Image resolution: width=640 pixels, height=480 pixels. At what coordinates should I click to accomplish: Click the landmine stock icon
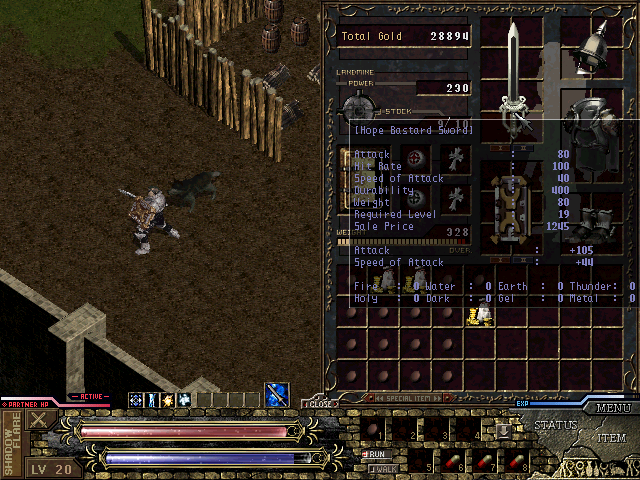click(x=357, y=106)
